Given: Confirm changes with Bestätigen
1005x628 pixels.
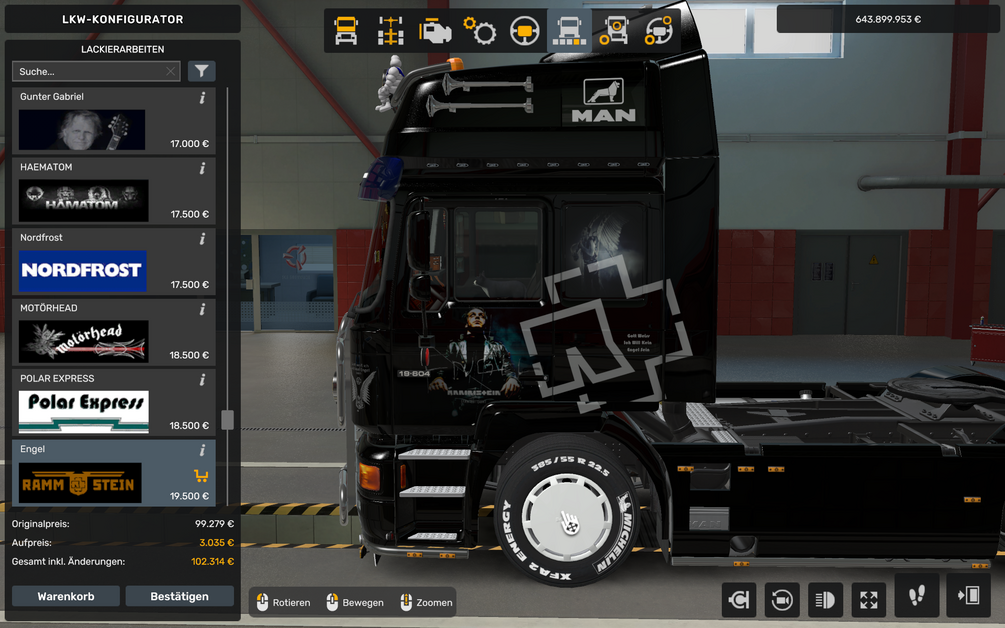Looking at the screenshot, I should pos(179,596).
